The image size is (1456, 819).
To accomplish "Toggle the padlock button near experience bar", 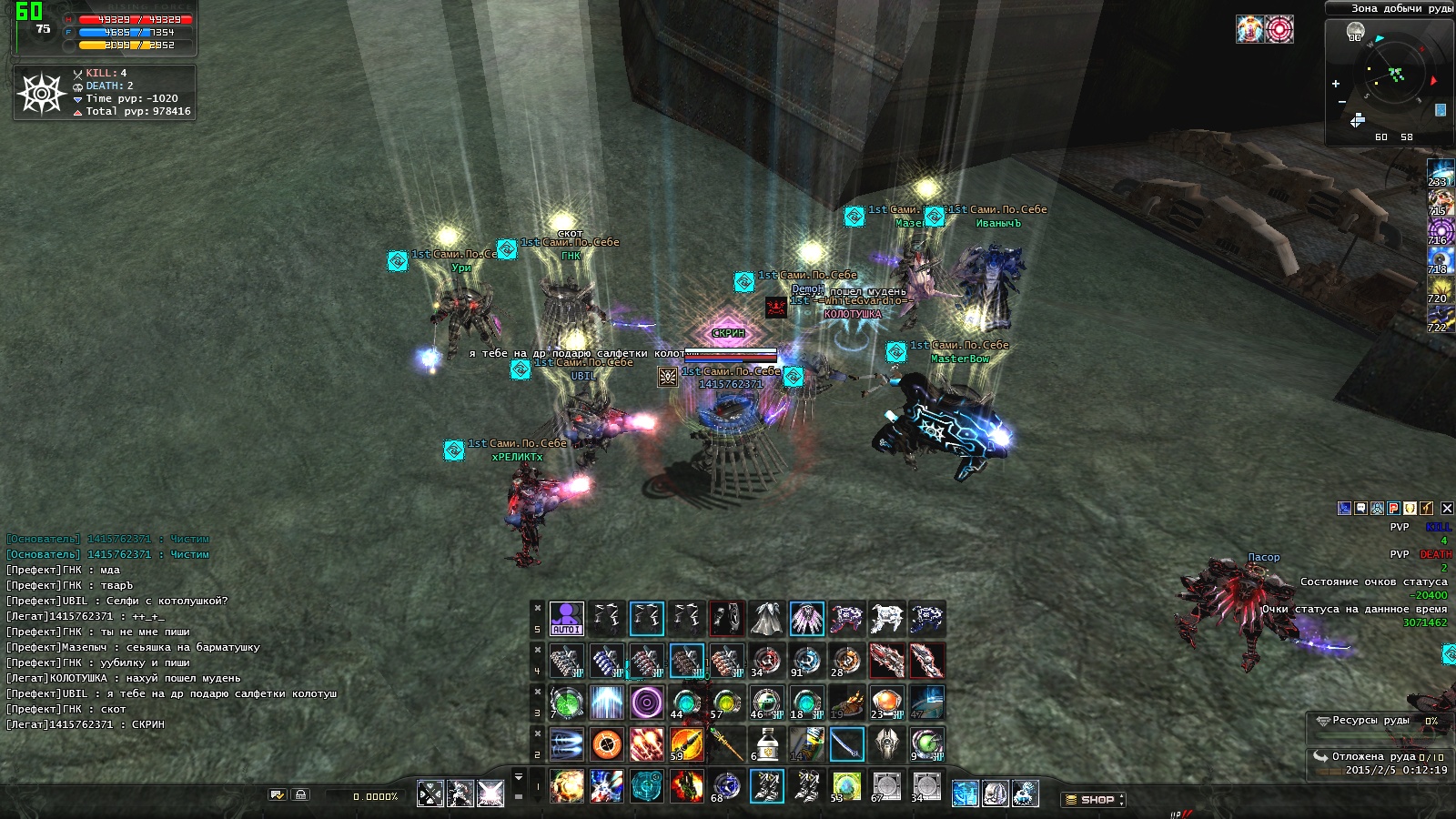I will point(300,795).
